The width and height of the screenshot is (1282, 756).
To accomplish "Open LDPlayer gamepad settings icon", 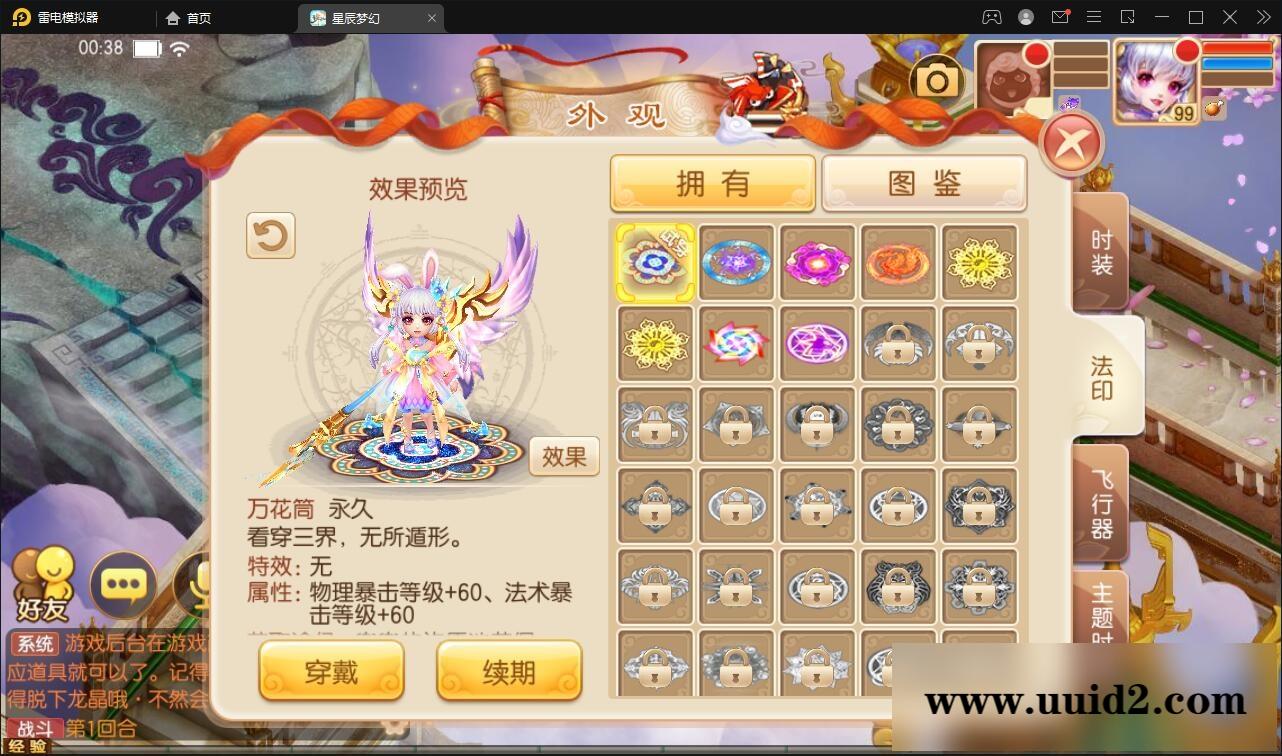I will coord(991,17).
